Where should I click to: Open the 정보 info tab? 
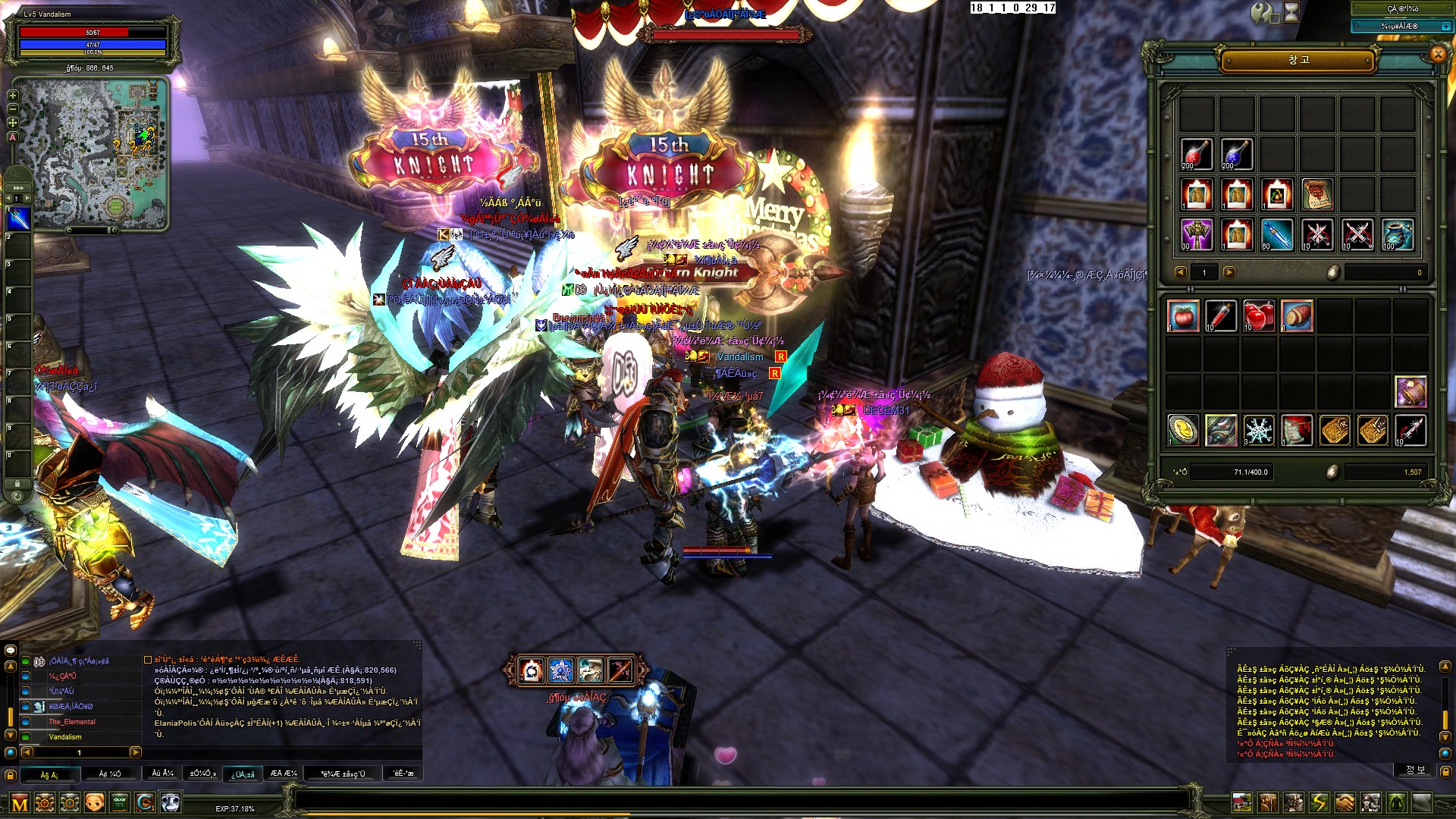tap(1415, 770)
